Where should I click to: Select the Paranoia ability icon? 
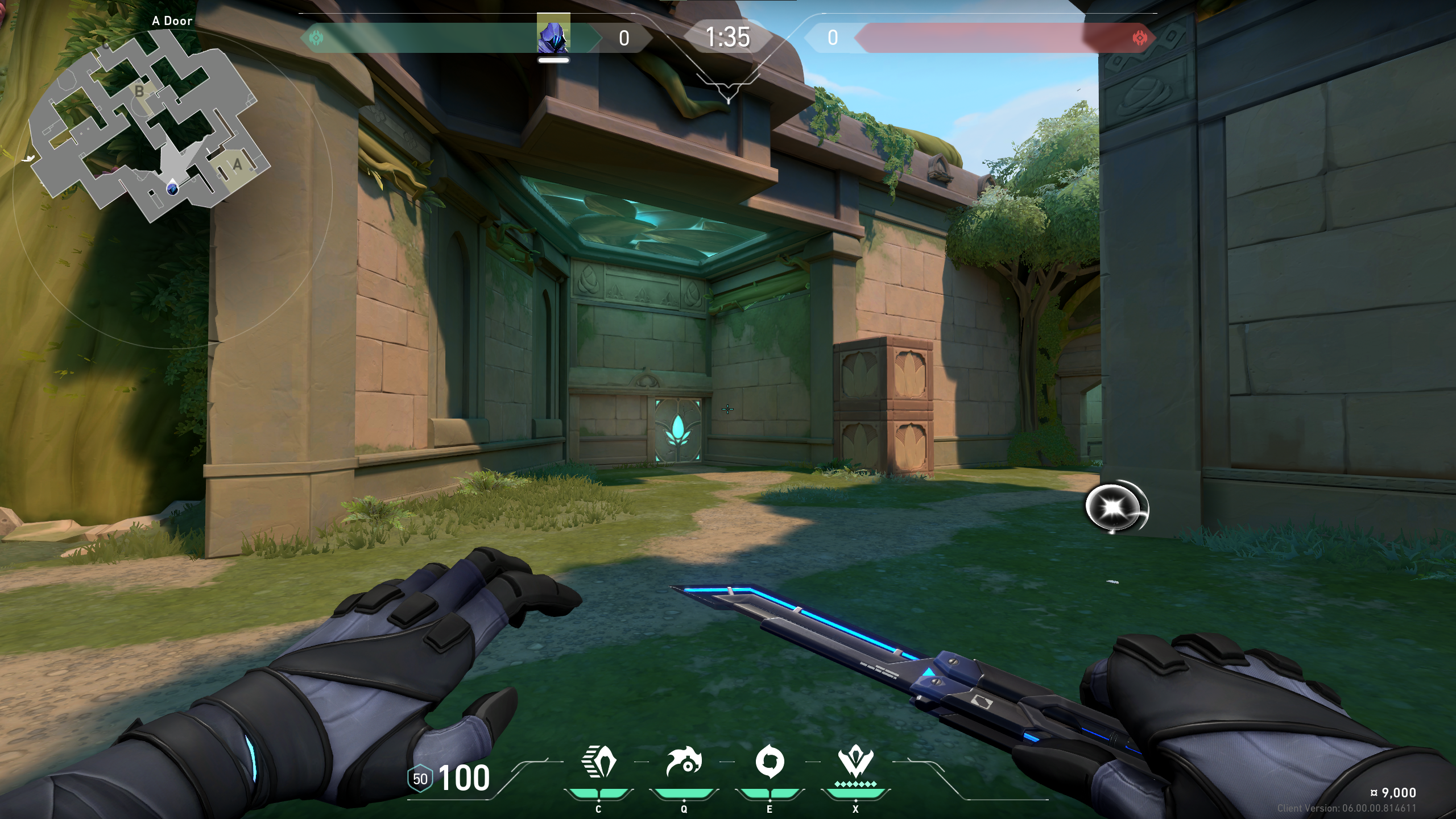[x=684, y=762]
